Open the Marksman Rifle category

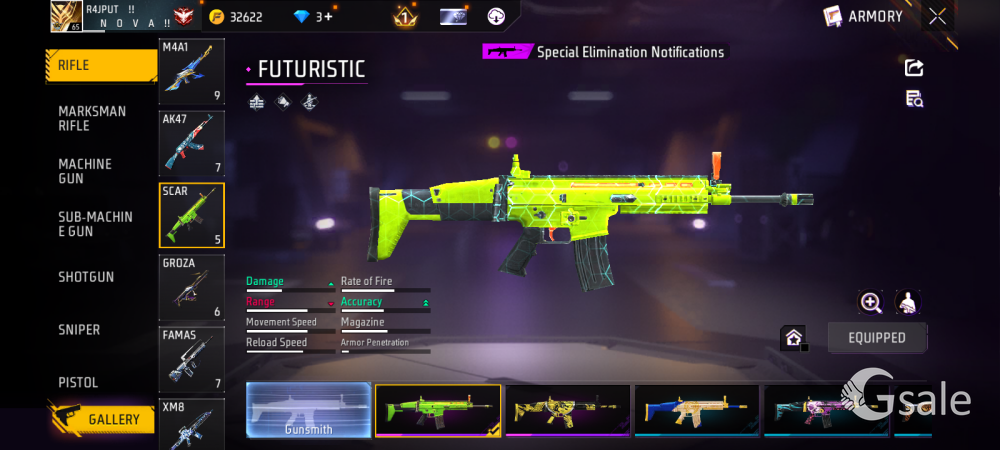[92, 118]
